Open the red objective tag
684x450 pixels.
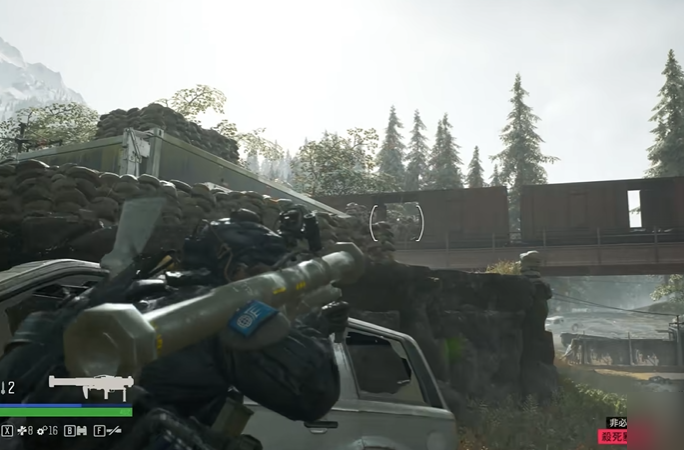(612, 437)
